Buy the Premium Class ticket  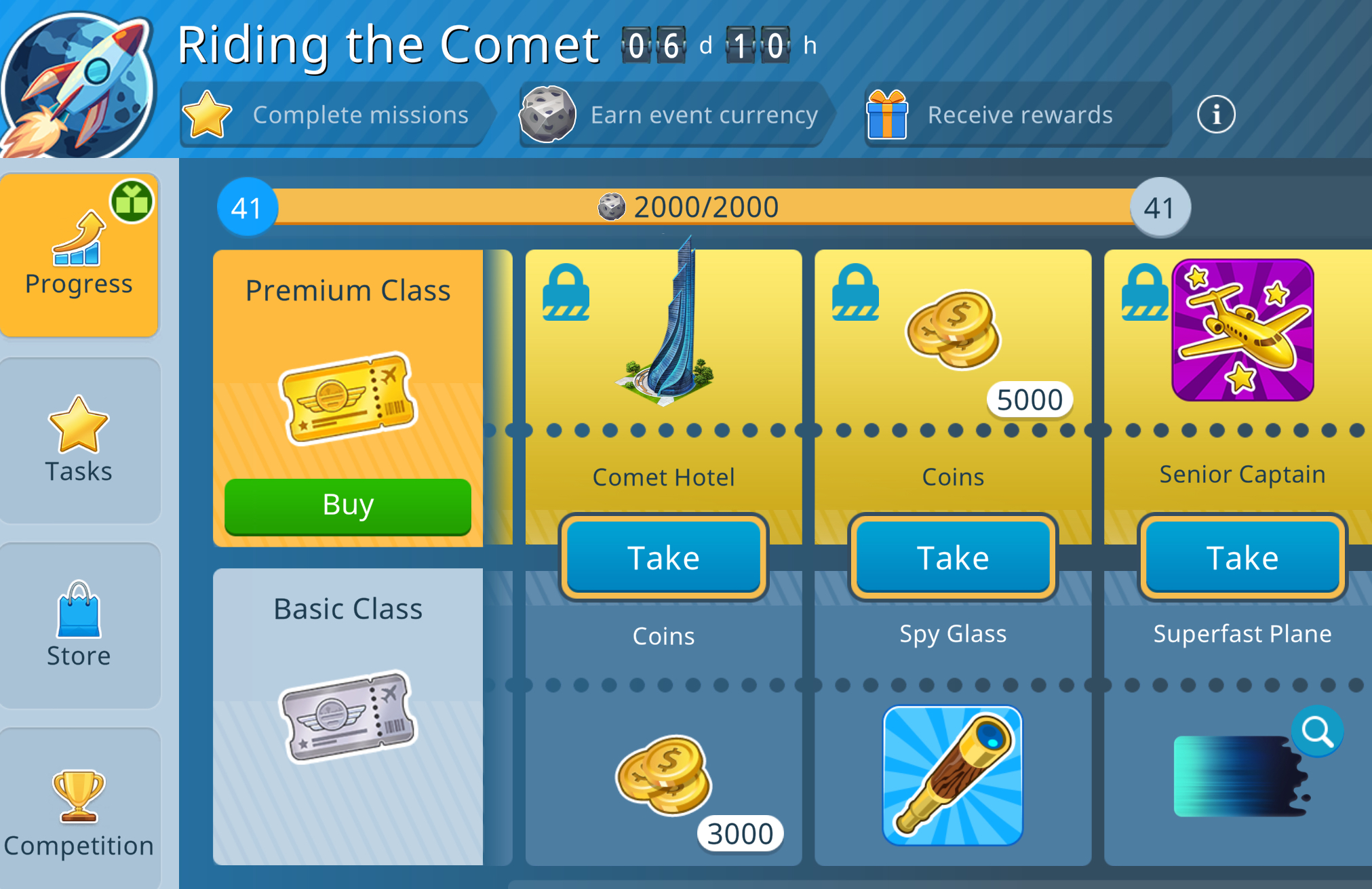click(347, 506)
